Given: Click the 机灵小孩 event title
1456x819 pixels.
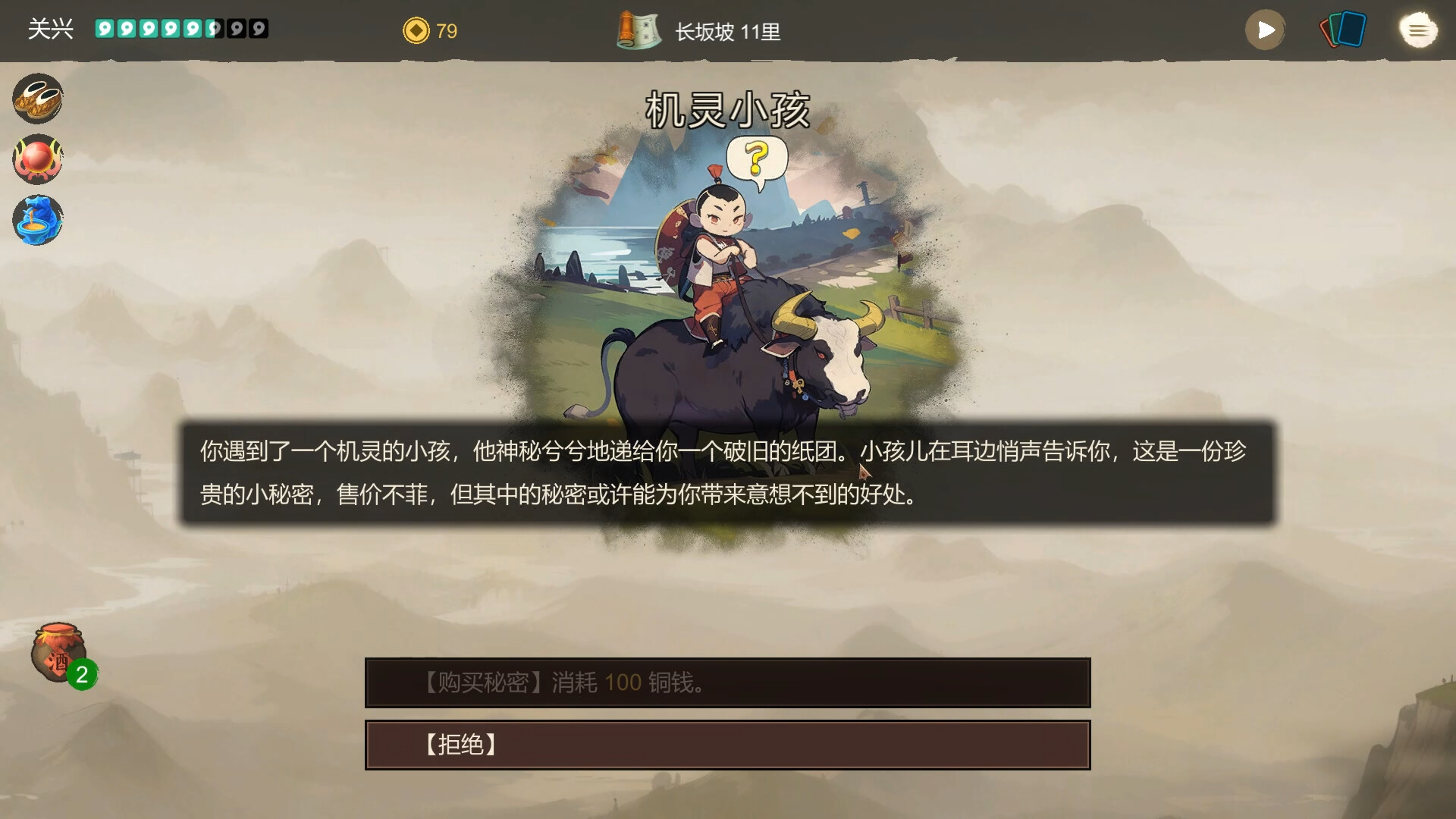Looking at the screenshot, I should click(x=727, y=108).
